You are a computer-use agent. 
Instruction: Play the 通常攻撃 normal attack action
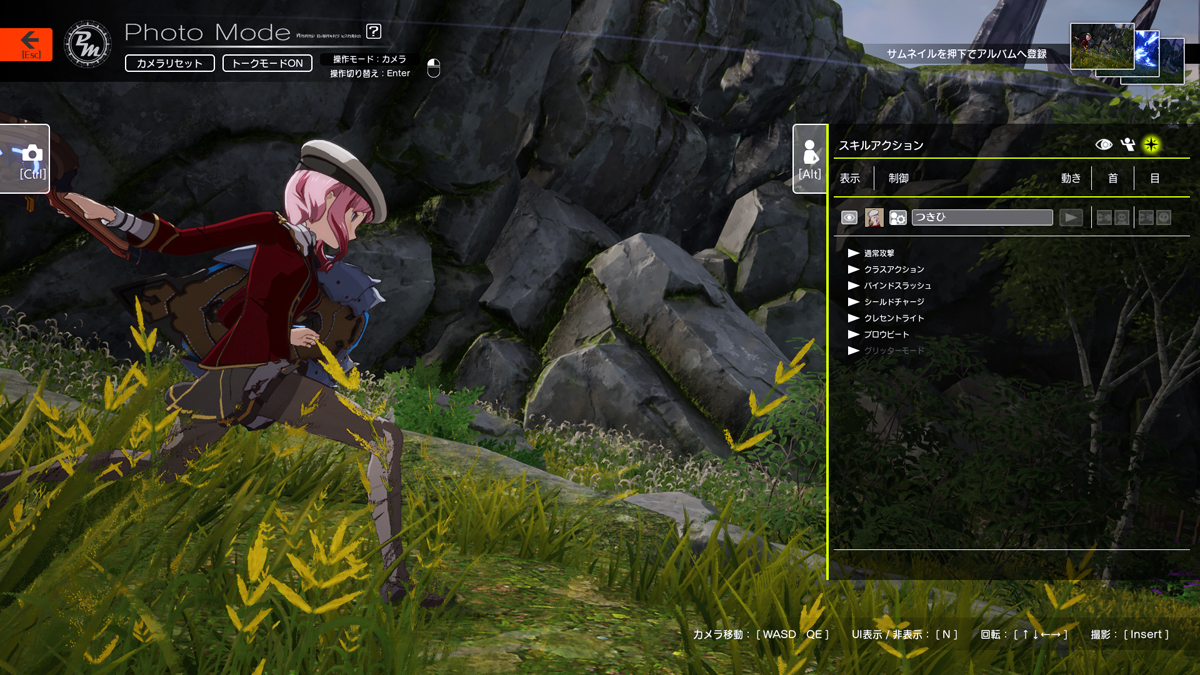click(x=854, y=253)
